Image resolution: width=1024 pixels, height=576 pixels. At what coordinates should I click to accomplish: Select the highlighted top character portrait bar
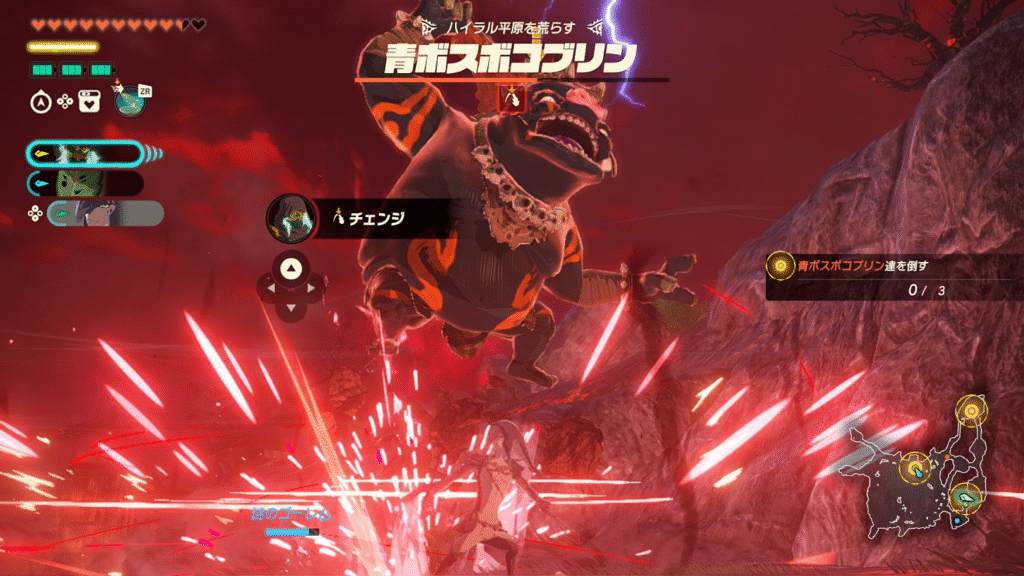pos(83,153)
